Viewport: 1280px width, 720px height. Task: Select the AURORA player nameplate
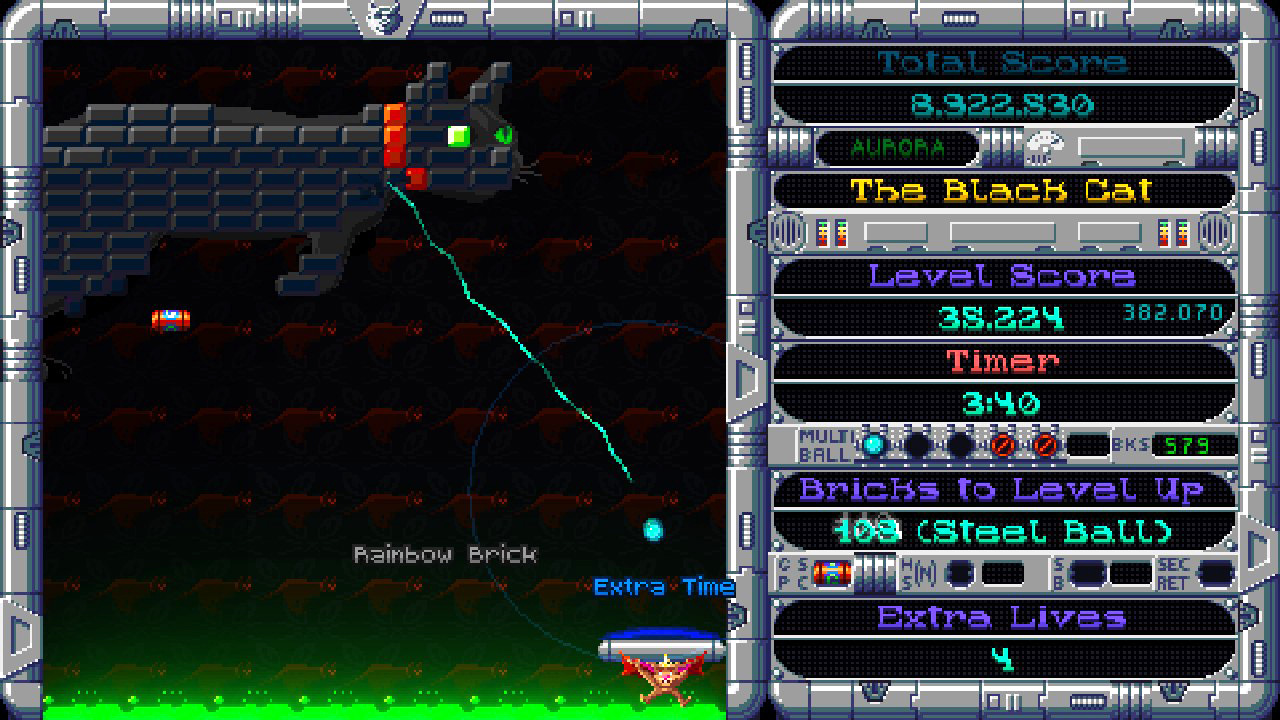click(895, 146)
